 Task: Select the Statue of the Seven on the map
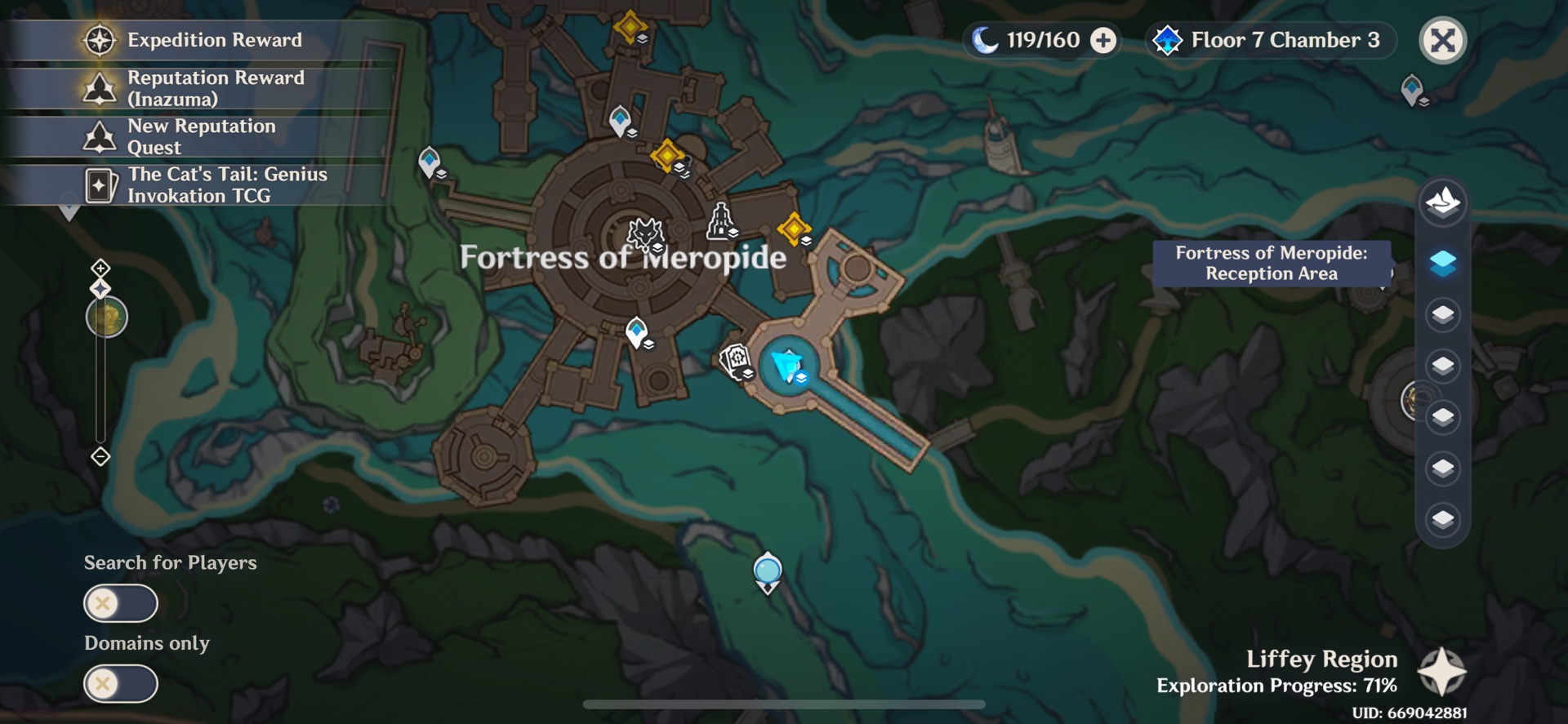coord(719,221)
